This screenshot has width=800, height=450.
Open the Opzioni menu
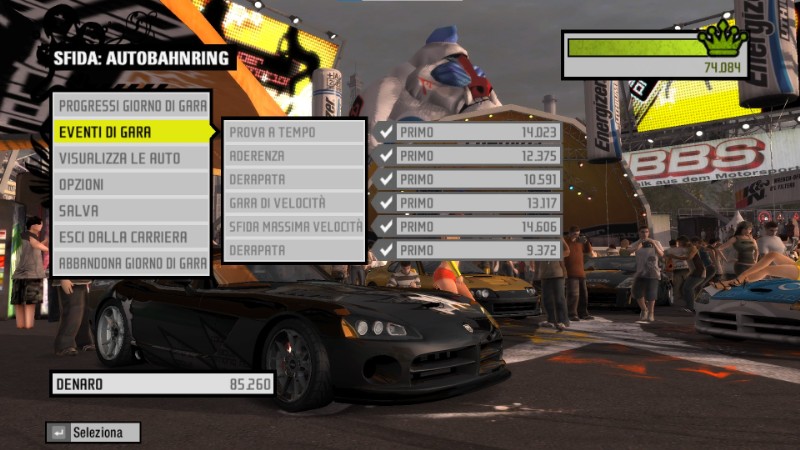pos(131,185)
